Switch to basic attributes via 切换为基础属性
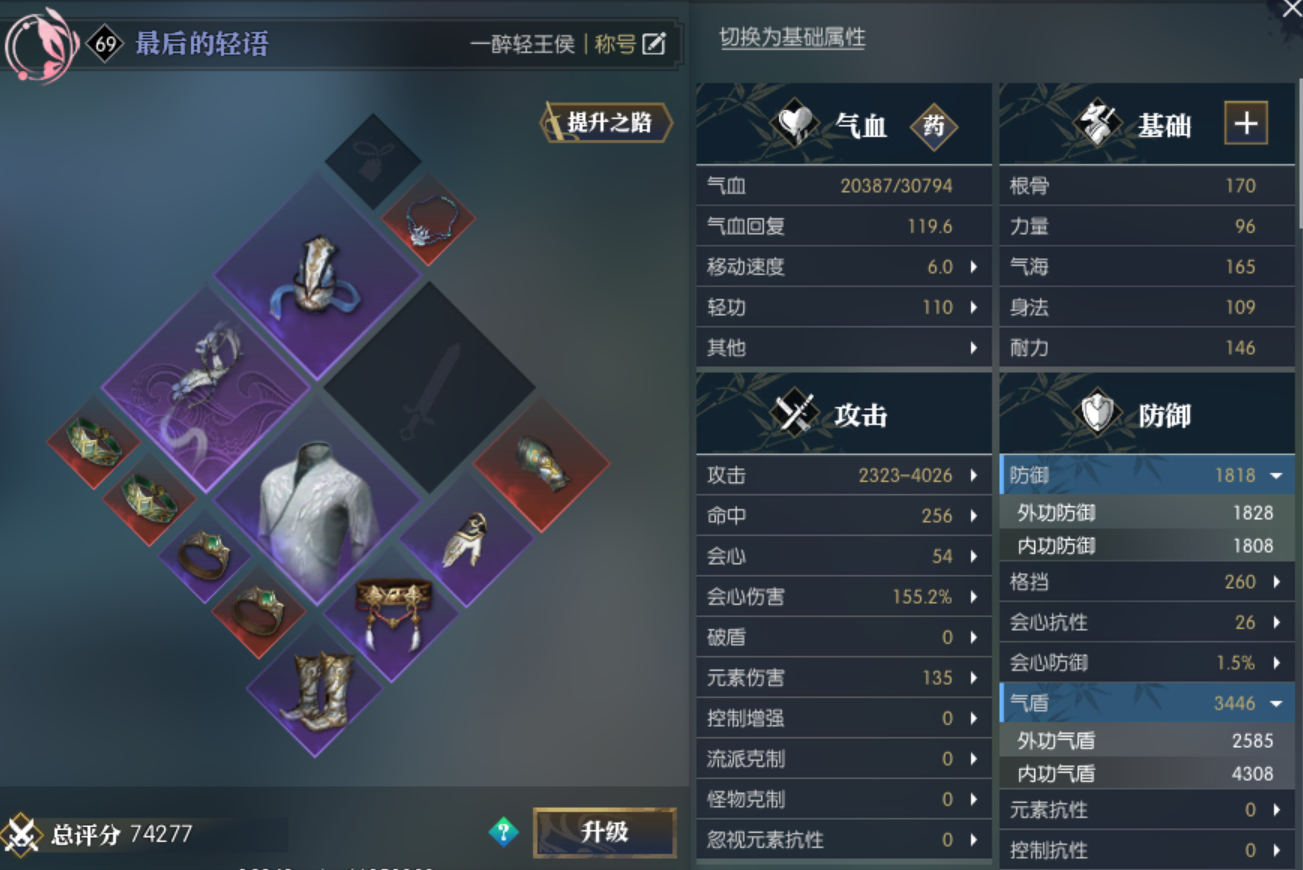The image size is (1303, 870). tap(792, 39)
